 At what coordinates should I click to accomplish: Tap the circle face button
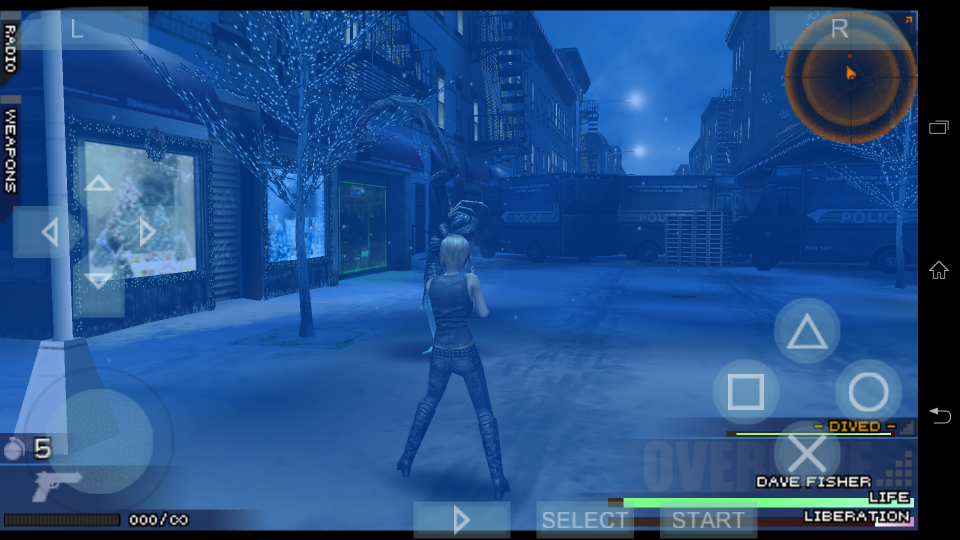click(x=868, y=392)
